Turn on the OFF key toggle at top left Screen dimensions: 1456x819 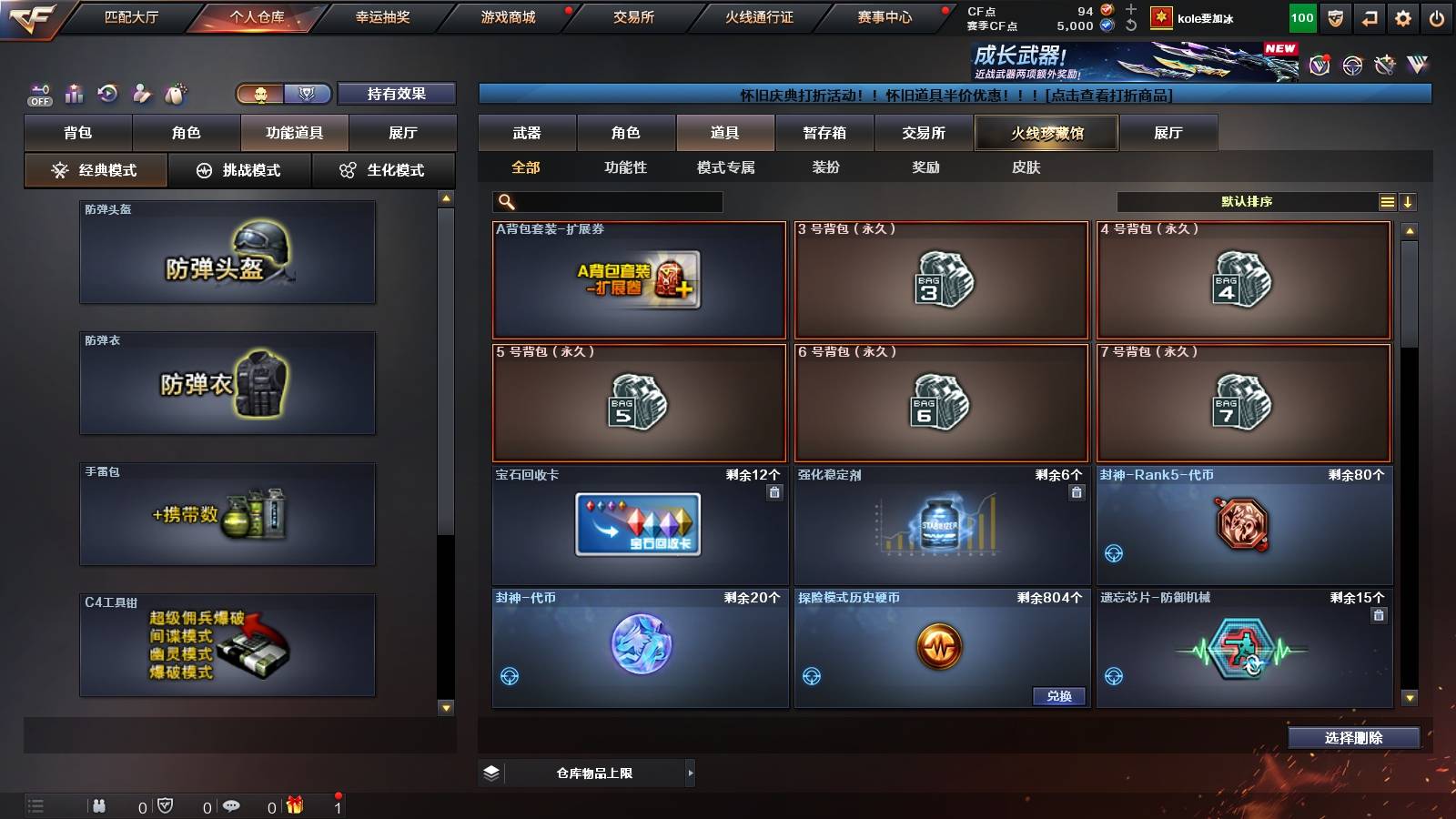[38, 93]
